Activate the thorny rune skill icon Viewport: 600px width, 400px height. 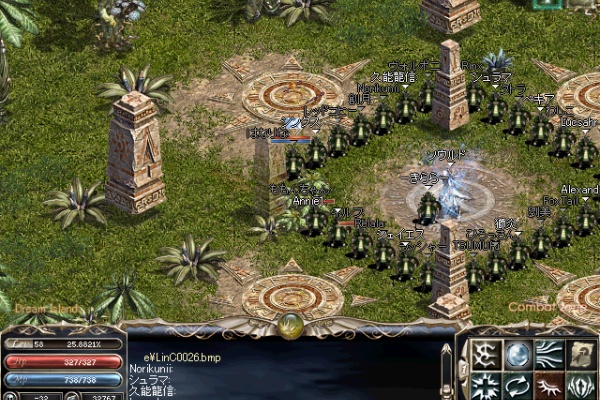pyautogui.click(x=485, y=355)
